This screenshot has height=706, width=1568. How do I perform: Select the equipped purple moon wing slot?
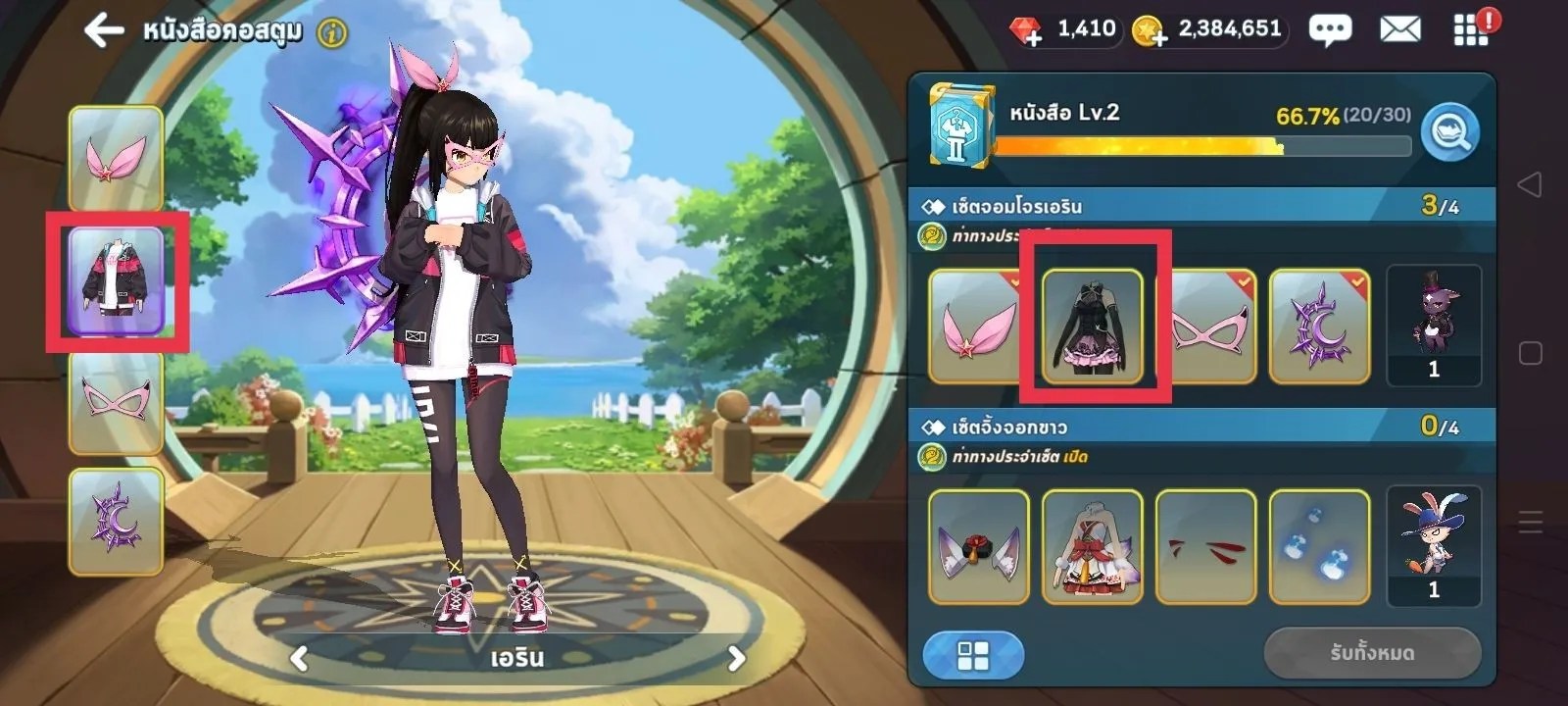[116, 521]
